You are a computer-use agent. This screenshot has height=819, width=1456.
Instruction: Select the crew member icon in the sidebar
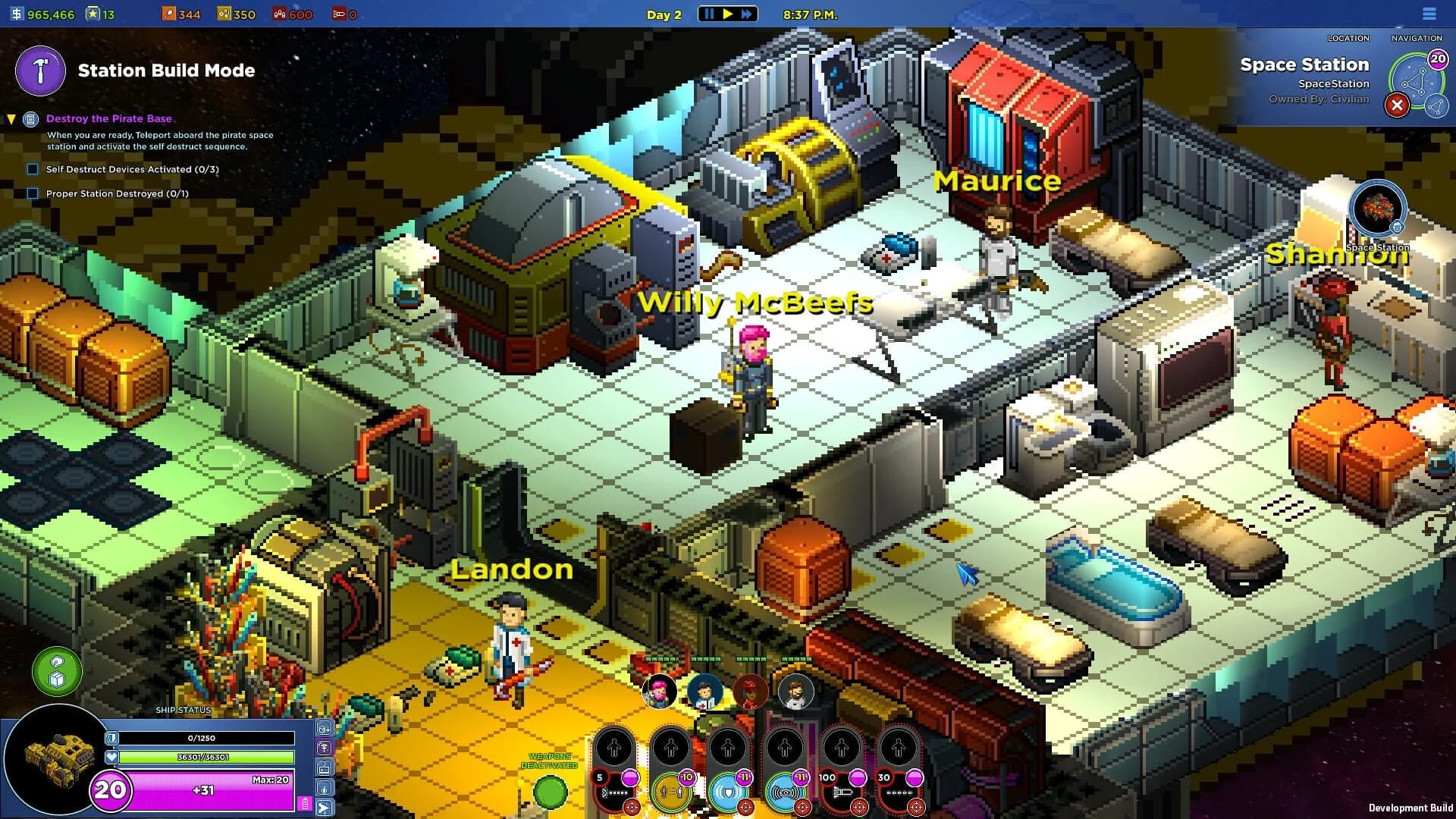(325, 787)
